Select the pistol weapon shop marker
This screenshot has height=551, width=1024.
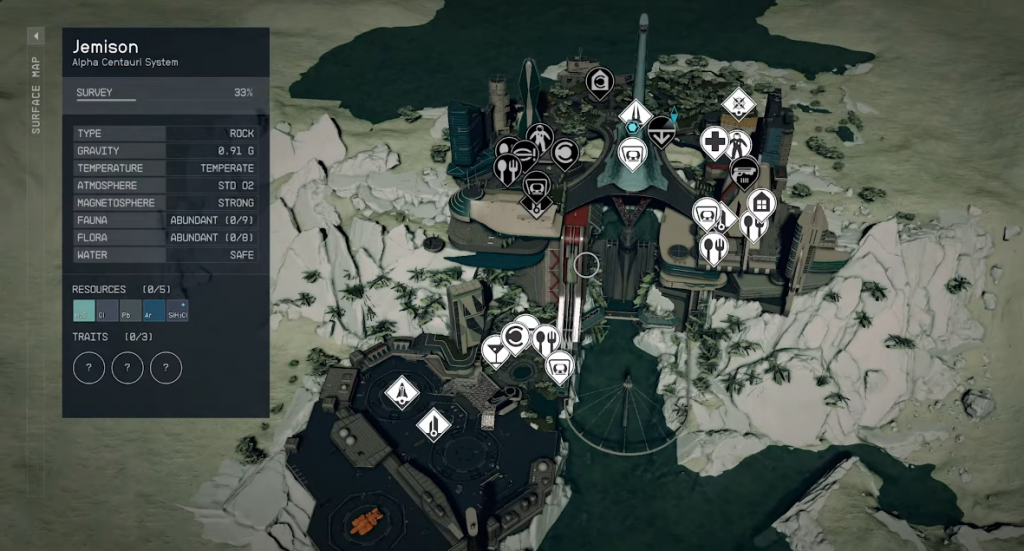click(743, 172)
